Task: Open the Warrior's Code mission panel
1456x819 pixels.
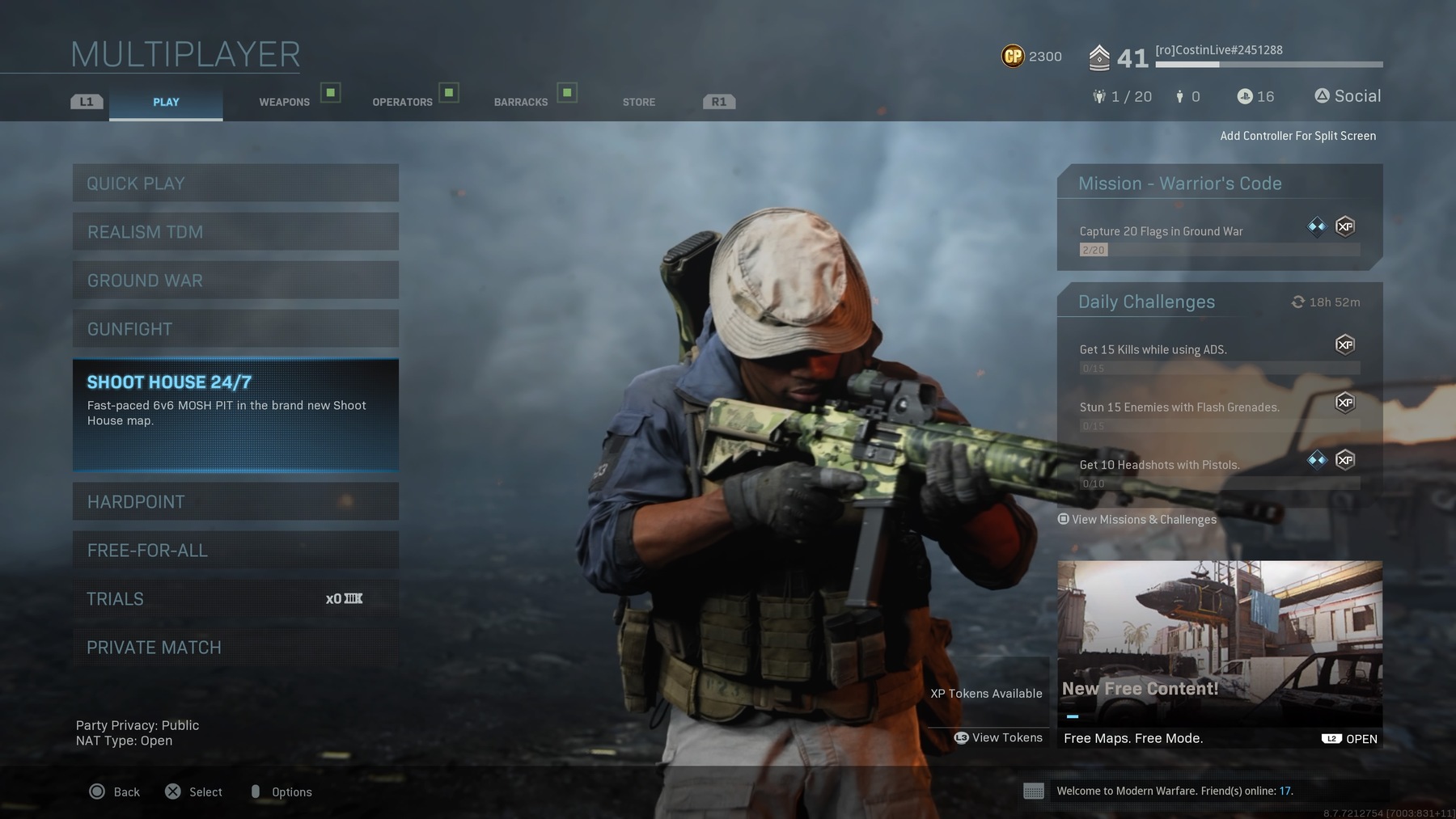Action: (x=1219, y=217)
